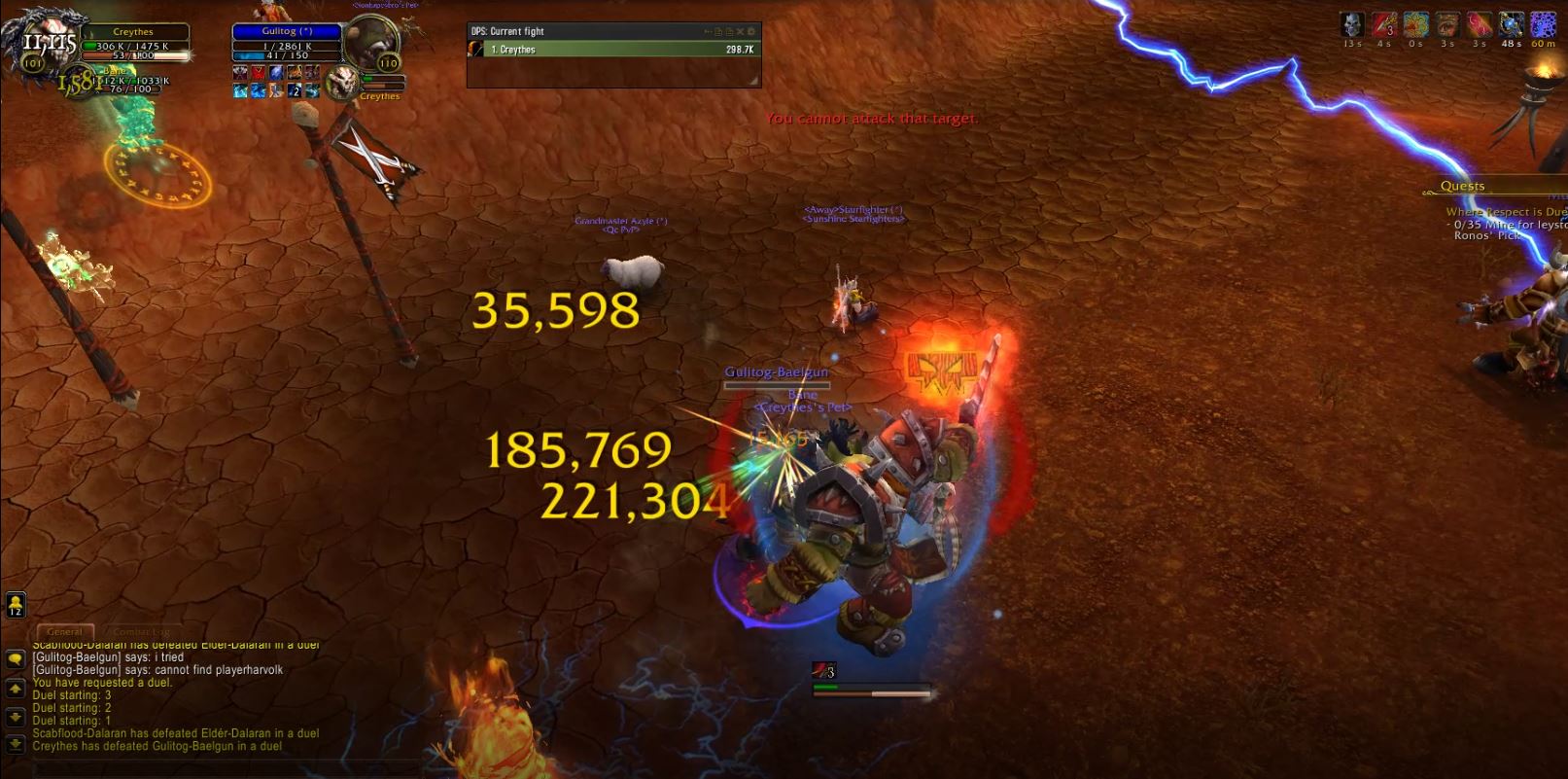Open the Where Respect is Due quest

1505,211
